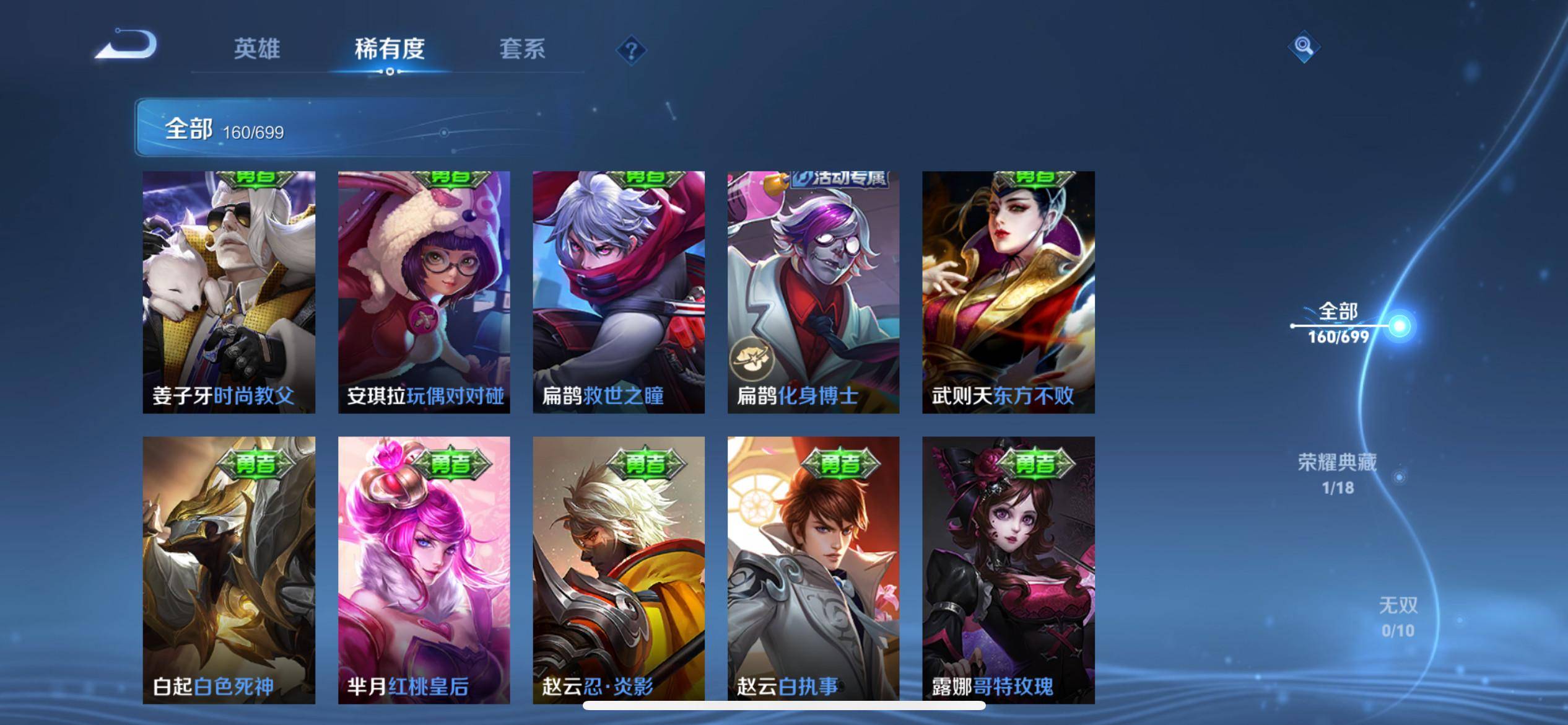Viewport: 1568px width, 725px height.
Task: View the 武则天 东方不败 skin card
Action: point(1008,292)
